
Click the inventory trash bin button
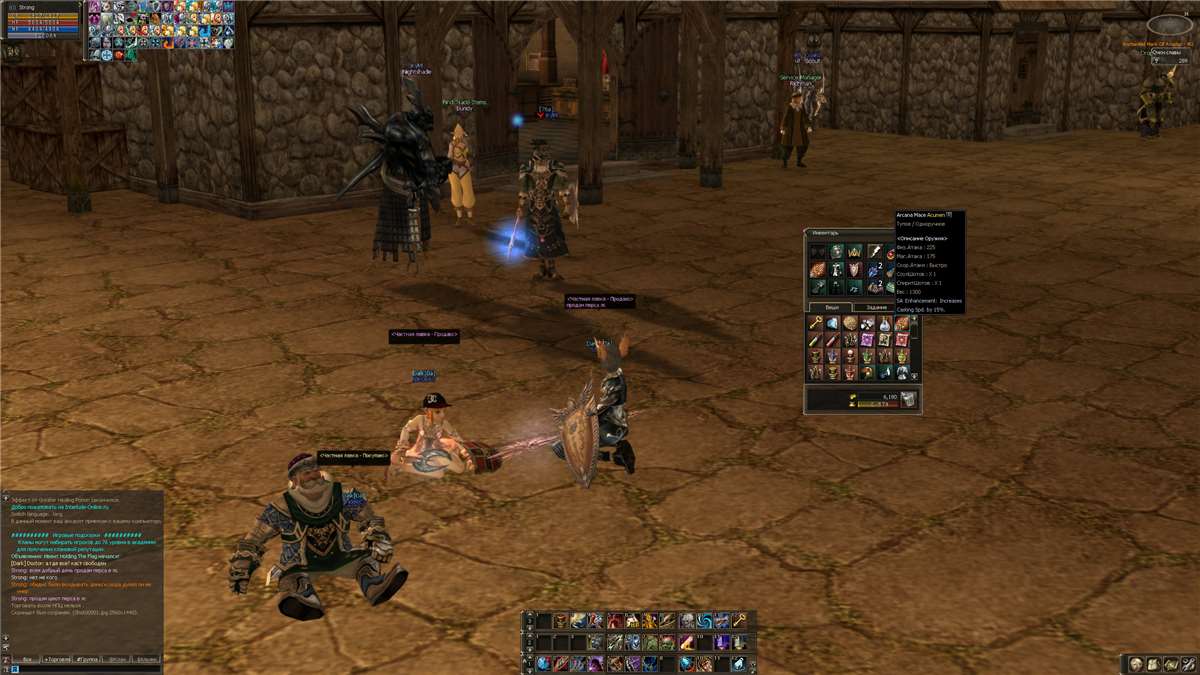click(908, 399)
